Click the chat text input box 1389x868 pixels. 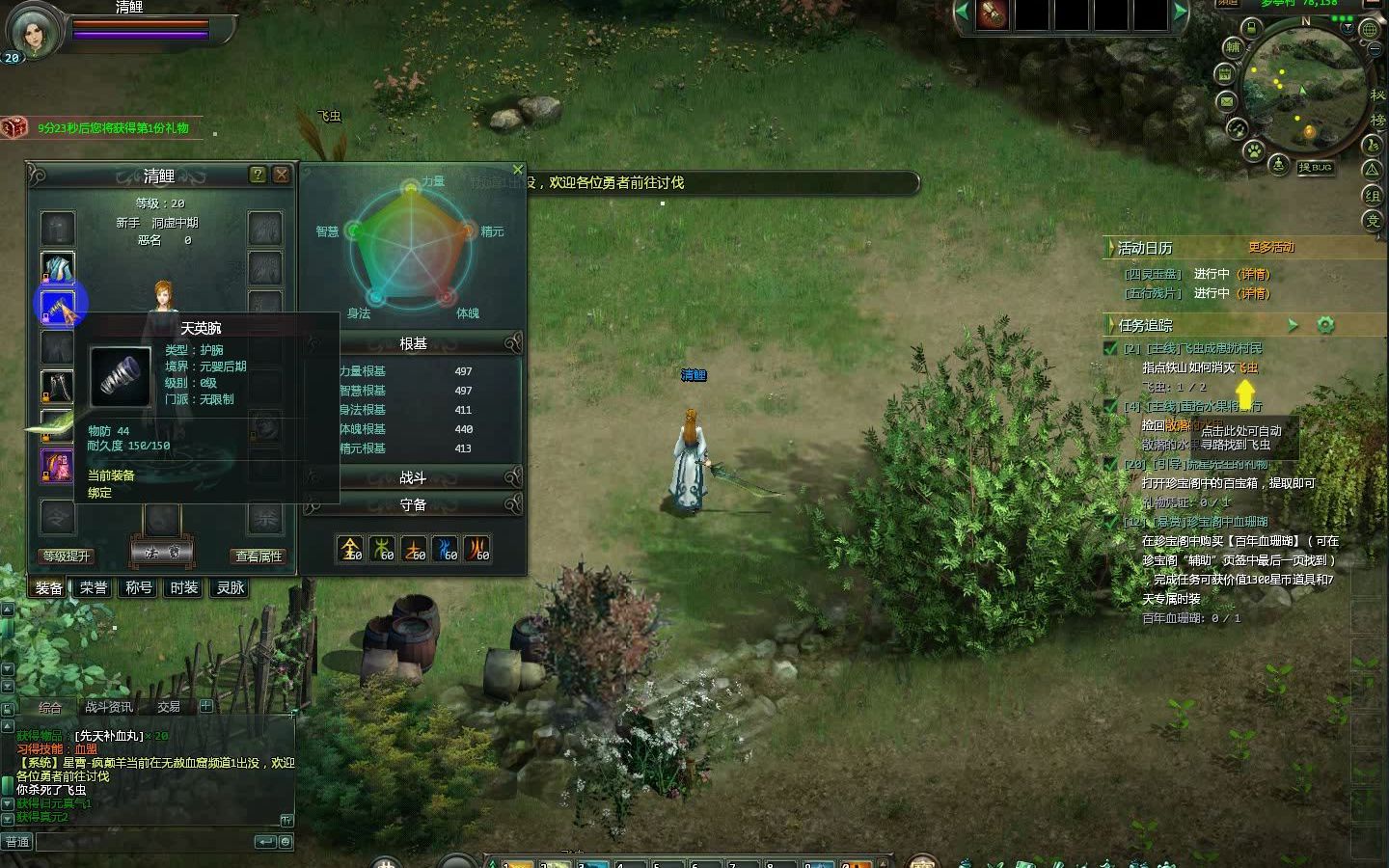click(145, 841)
